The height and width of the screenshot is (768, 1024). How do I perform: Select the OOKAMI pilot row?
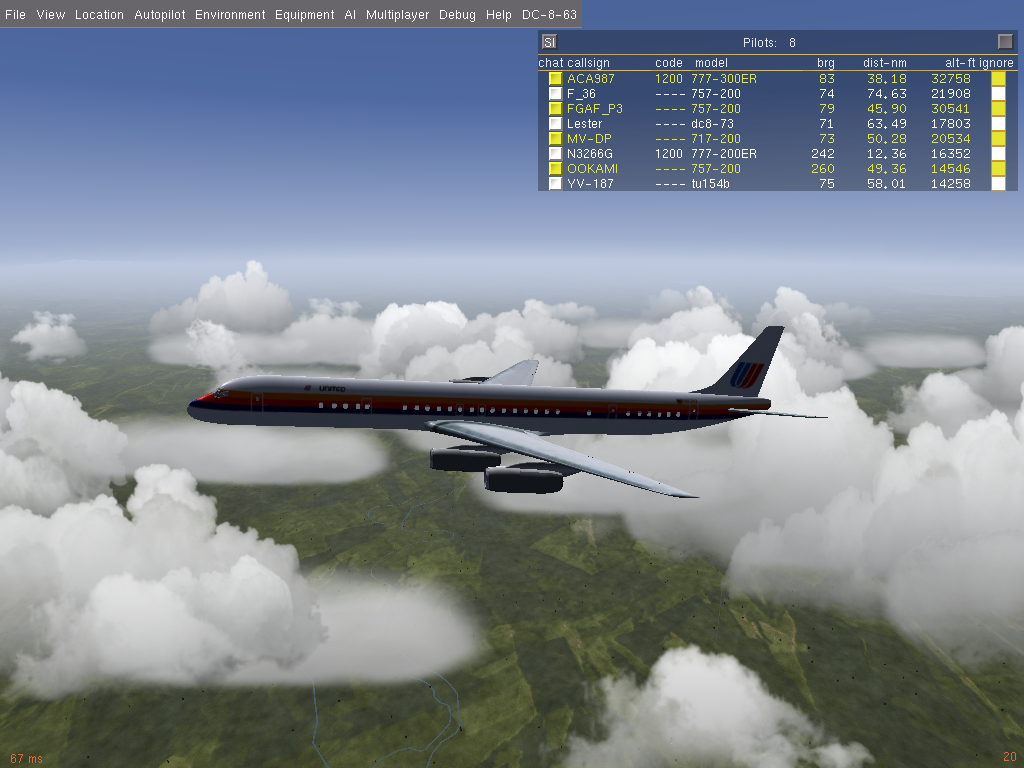[592, 169]
